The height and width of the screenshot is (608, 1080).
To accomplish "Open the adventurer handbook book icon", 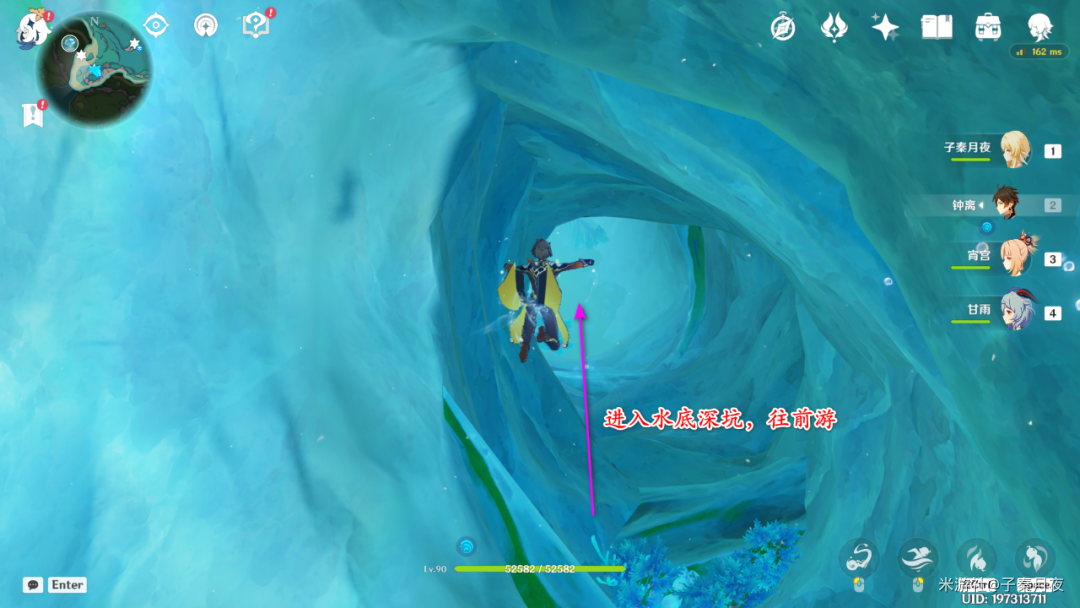I will click(937, 27).
